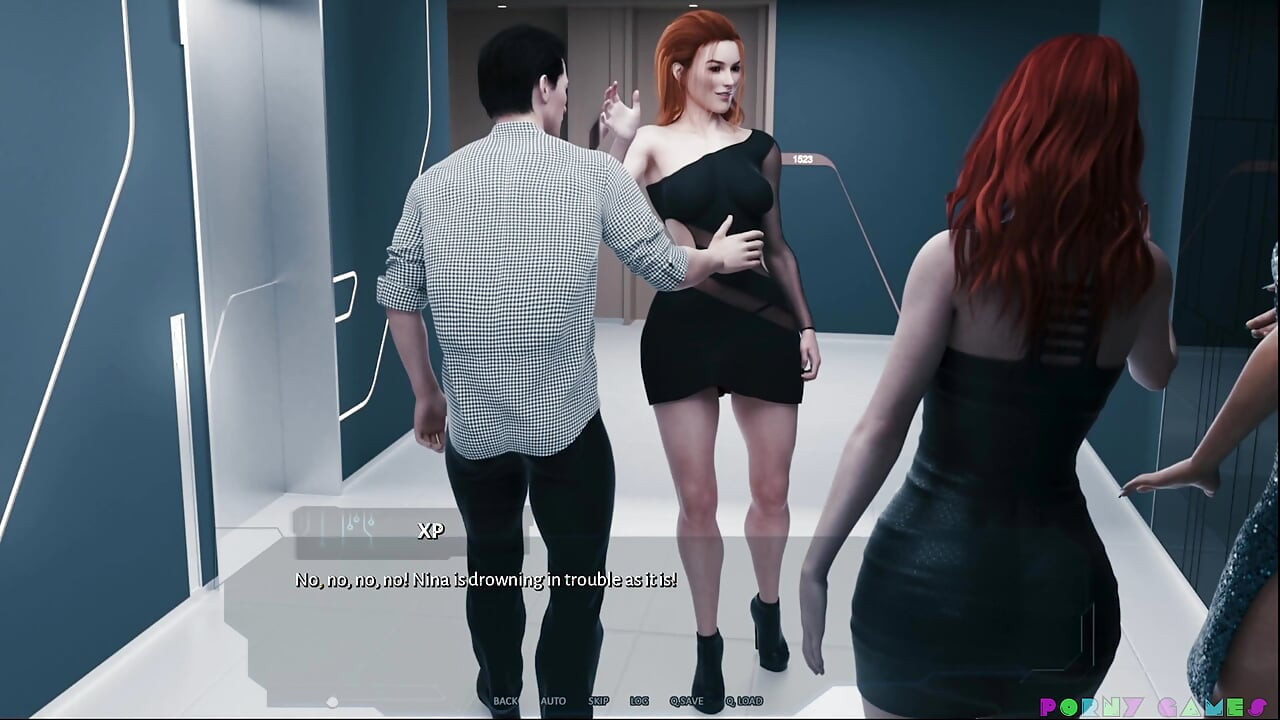Click the Q.SAVE quick save icon
This screenshot has height=720, width=1280.
click(x=688, y=701)
